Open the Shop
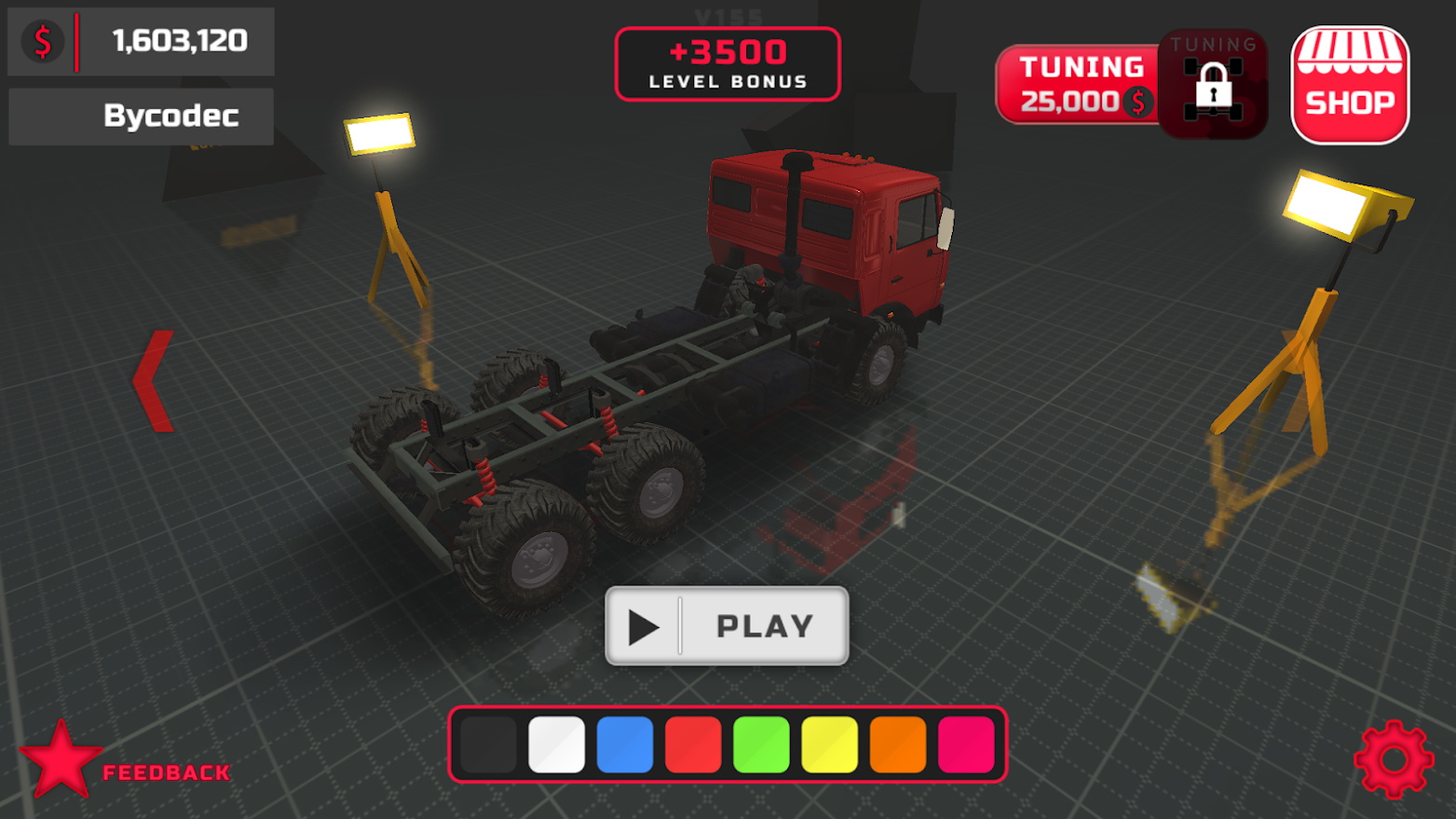The width and height of the screenshot is (1456, 819). pyautogui.click(x=1350, y=84)
